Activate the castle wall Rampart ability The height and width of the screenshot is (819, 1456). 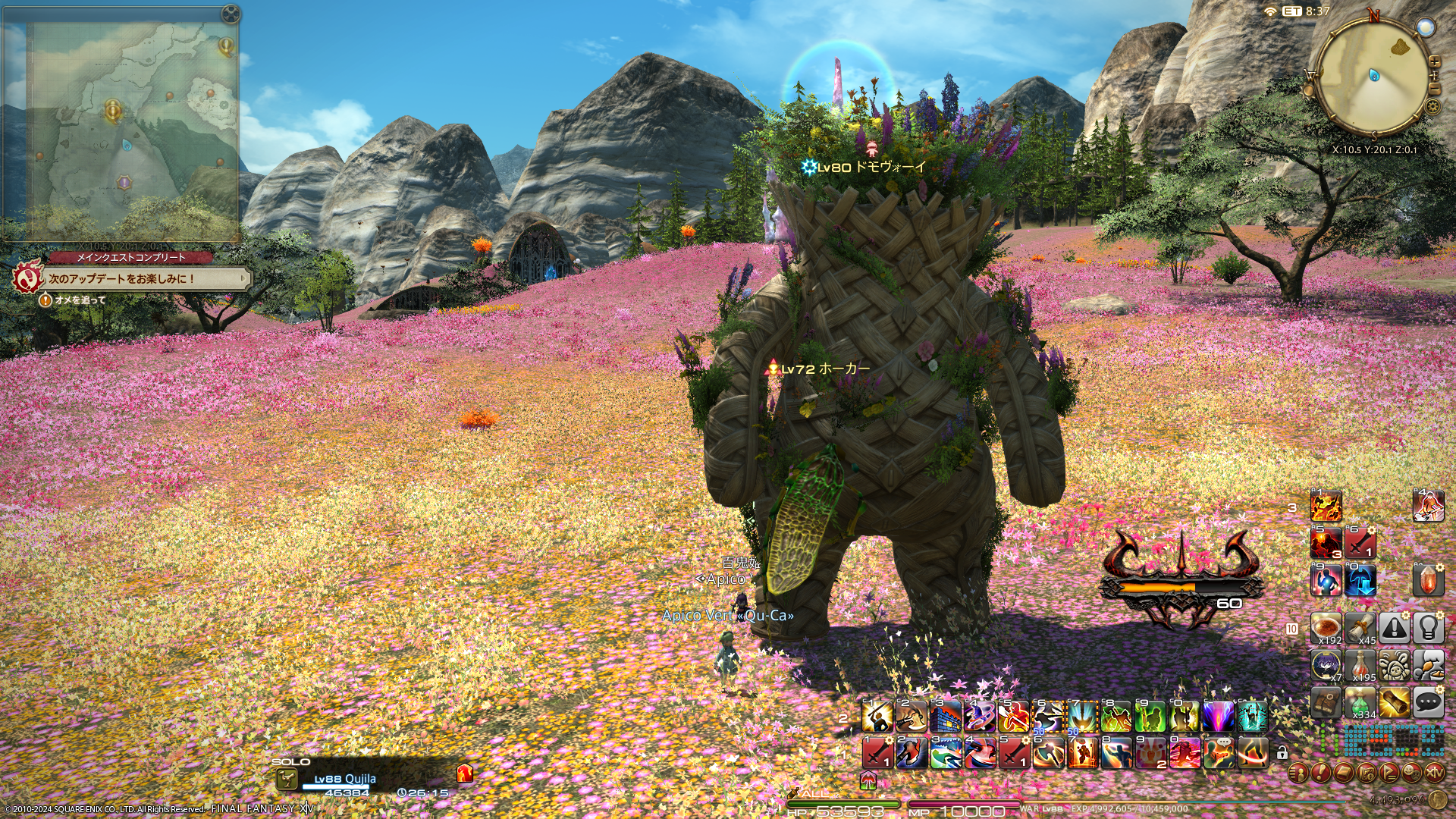coord(946,715)
